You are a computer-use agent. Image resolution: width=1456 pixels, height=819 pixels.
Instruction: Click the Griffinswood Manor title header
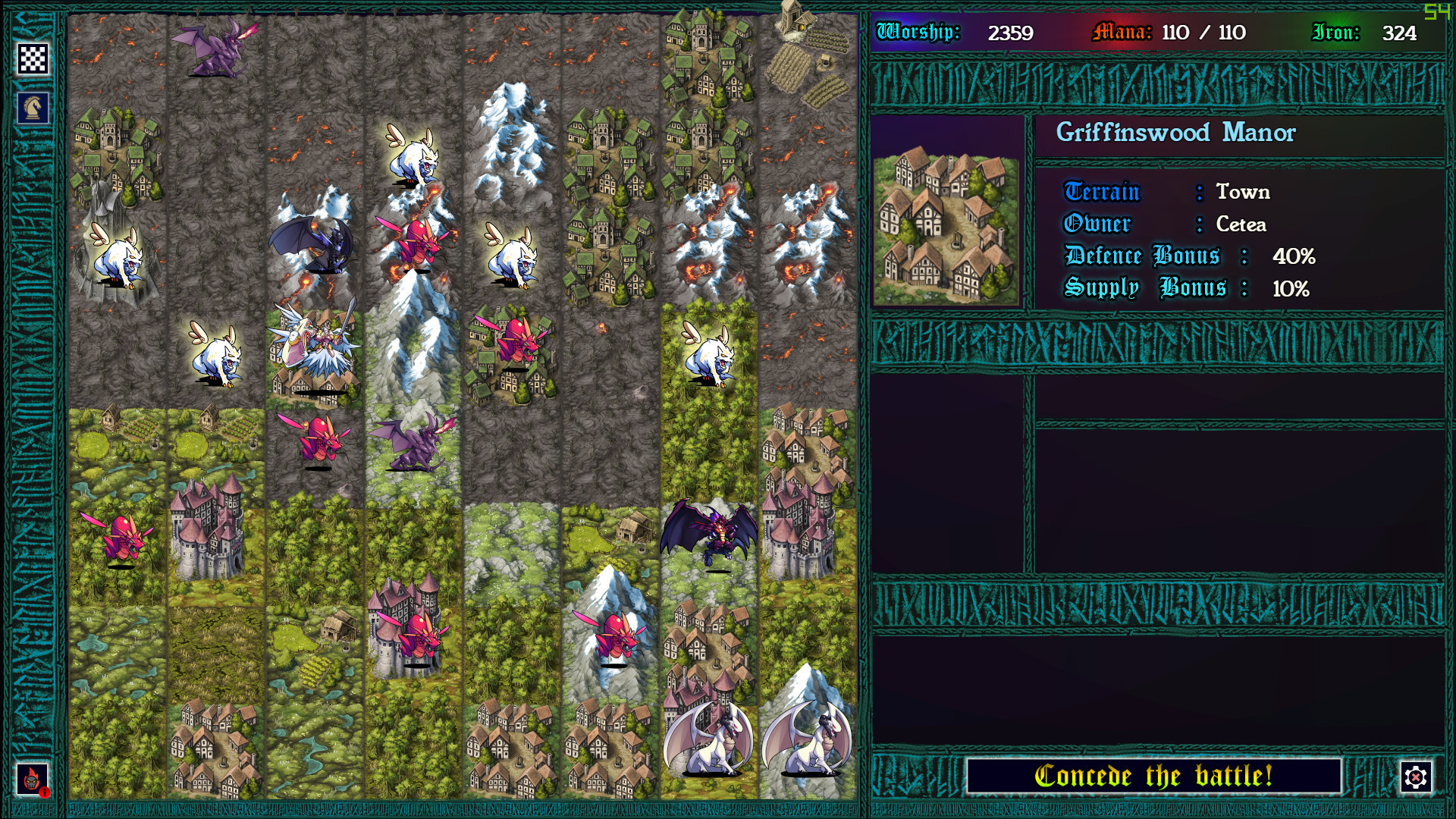tap(1176, 133)
